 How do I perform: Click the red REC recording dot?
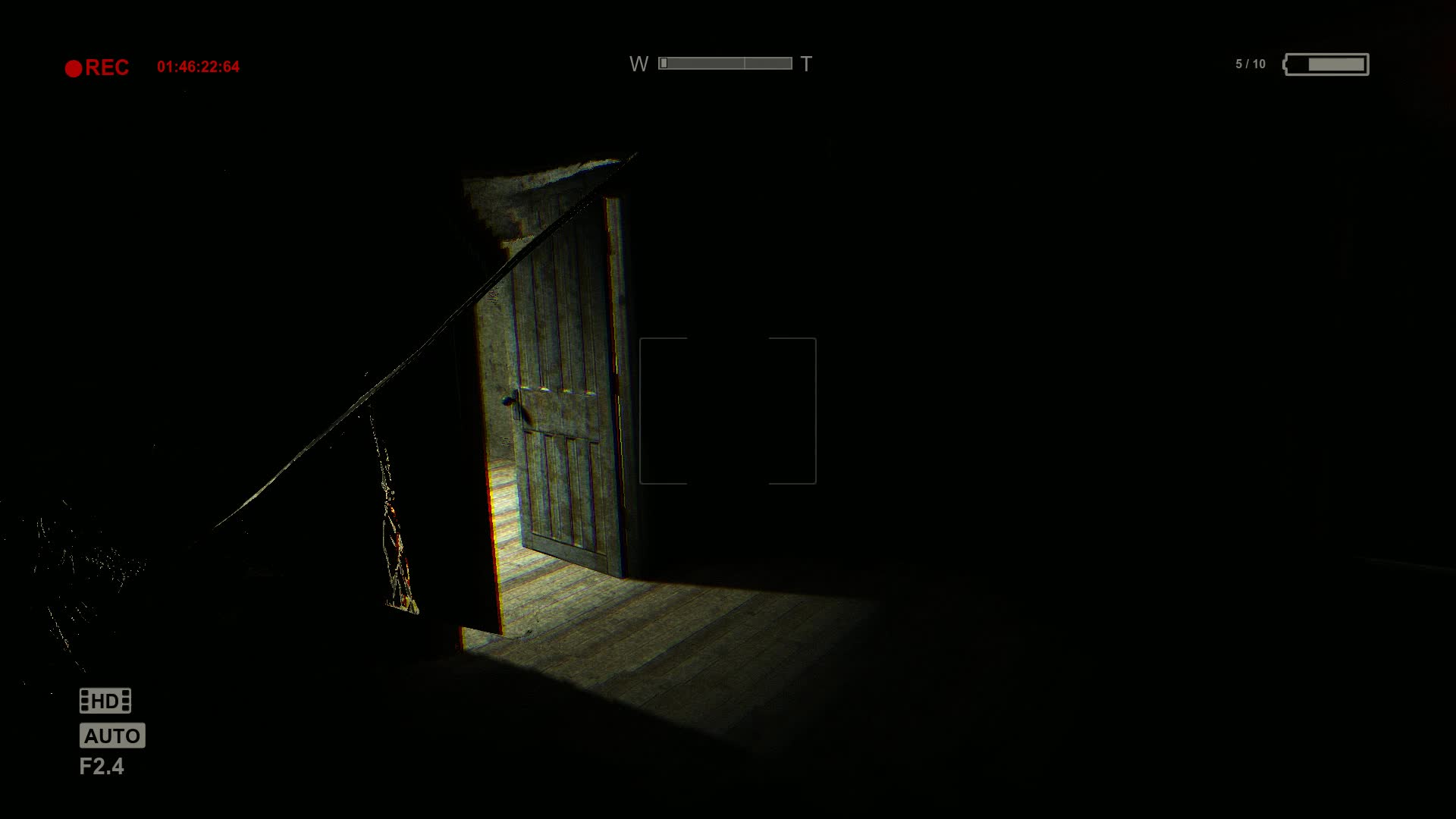tap(74, 67)
